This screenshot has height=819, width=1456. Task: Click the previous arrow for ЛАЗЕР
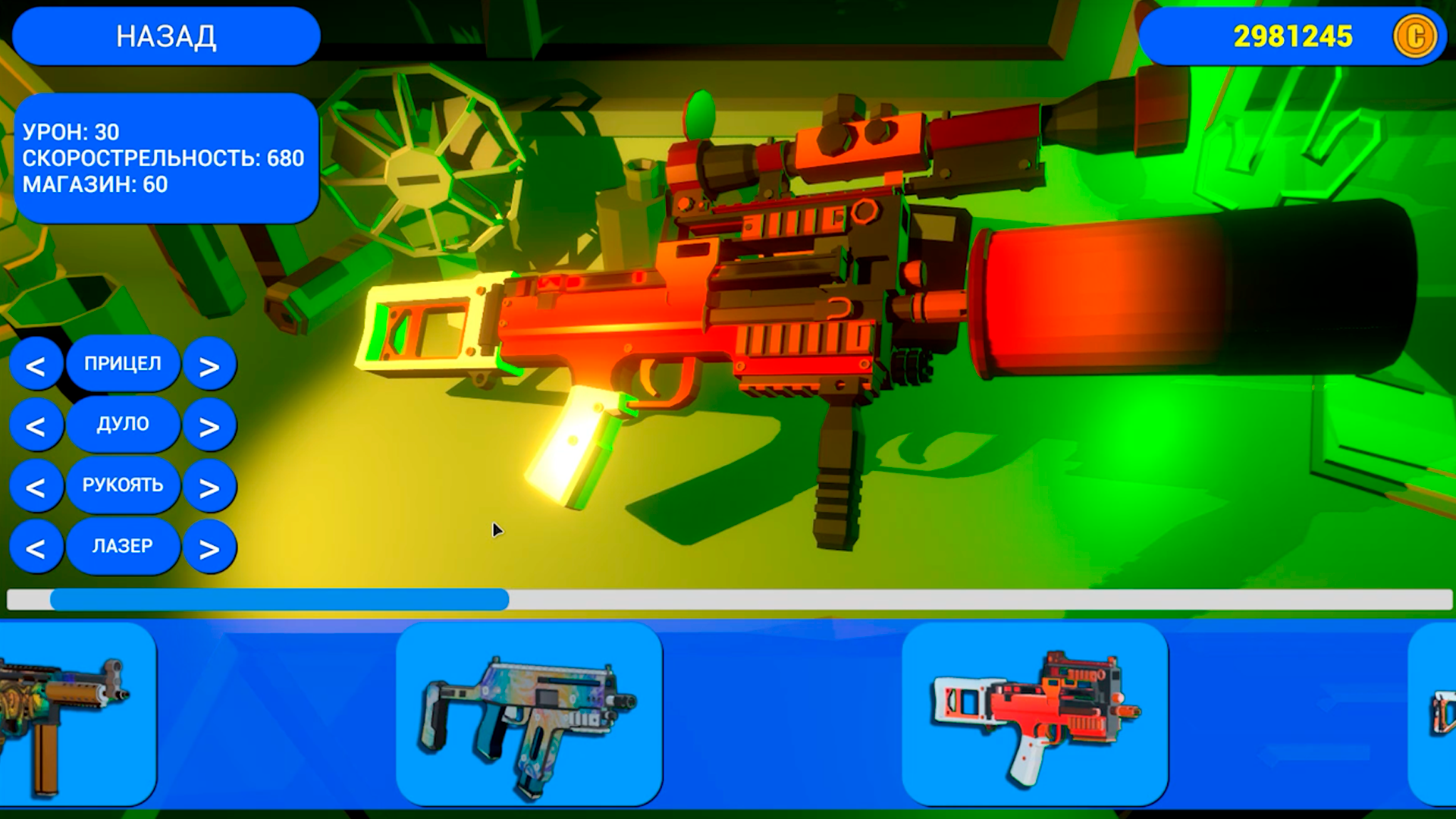(38, 546)
